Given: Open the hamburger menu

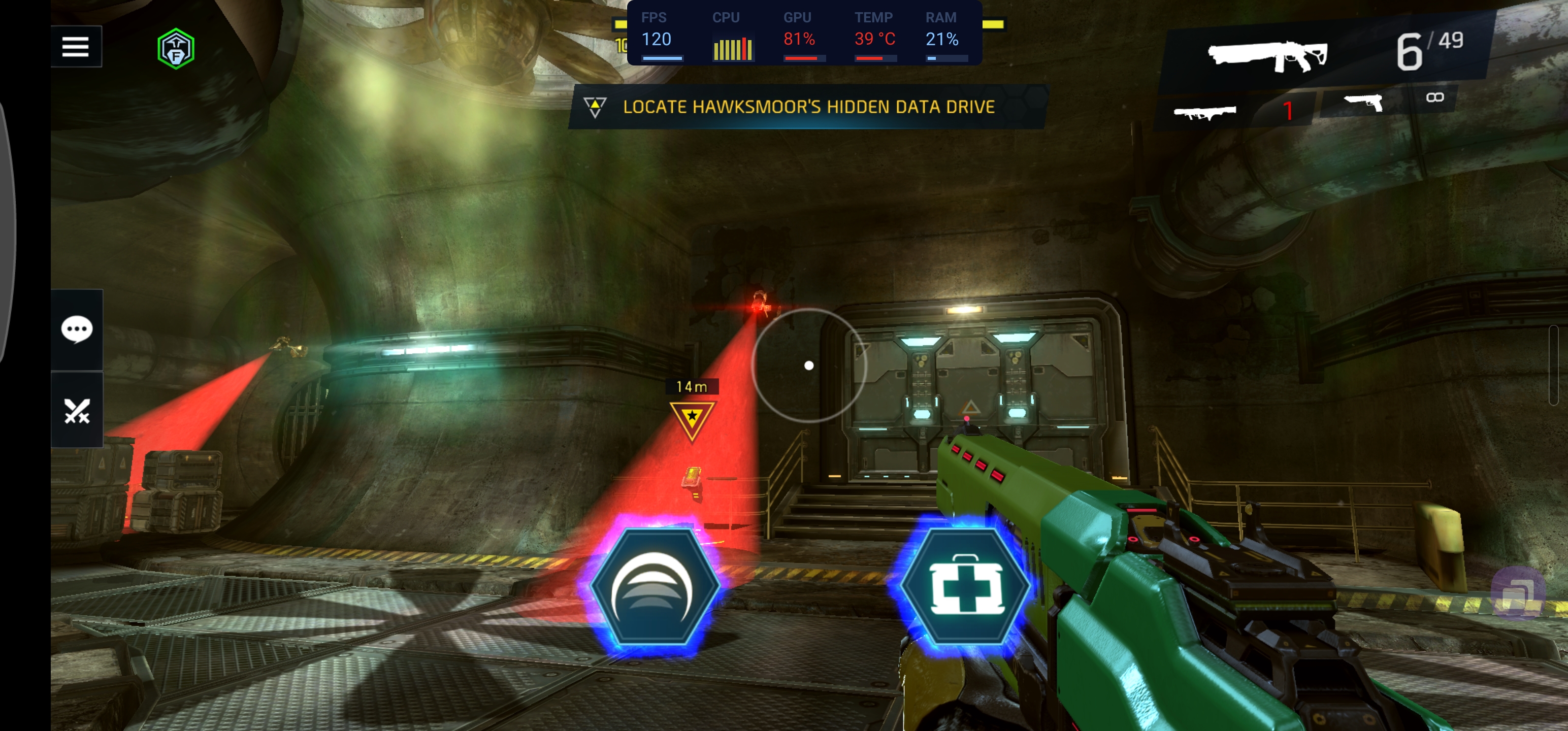Looking at the screenshot, I should (x=76, y=47).
